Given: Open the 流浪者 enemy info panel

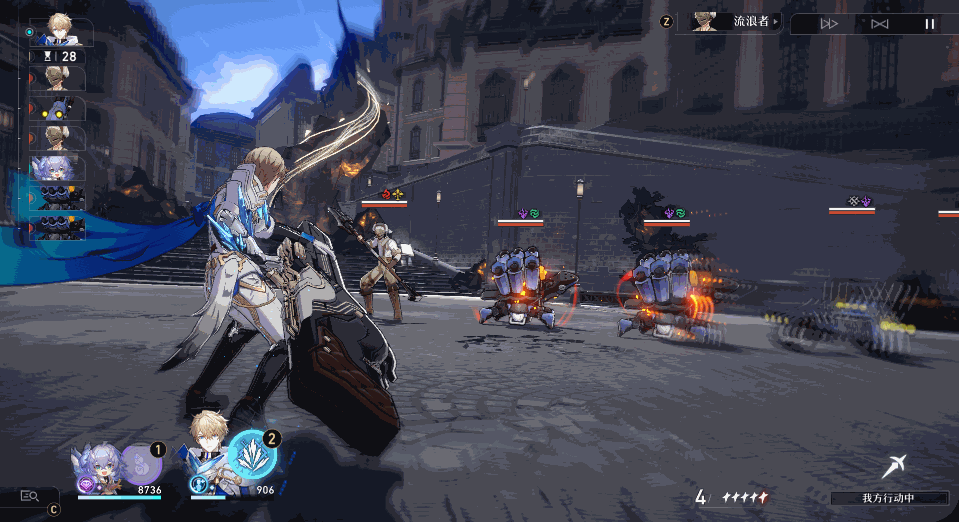Looking at the screenshot, I should (734, 21).
